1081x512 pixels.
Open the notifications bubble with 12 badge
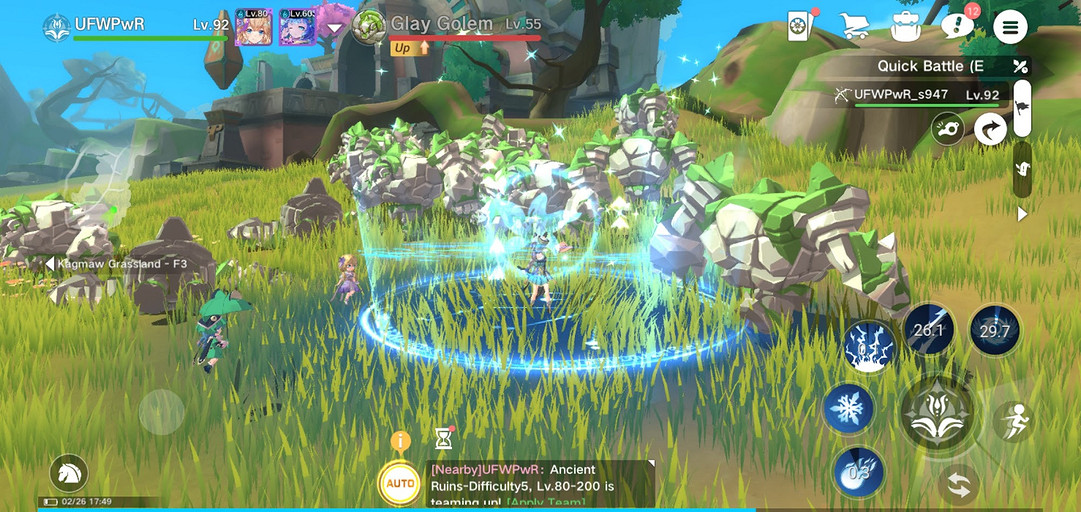[958, 27]
